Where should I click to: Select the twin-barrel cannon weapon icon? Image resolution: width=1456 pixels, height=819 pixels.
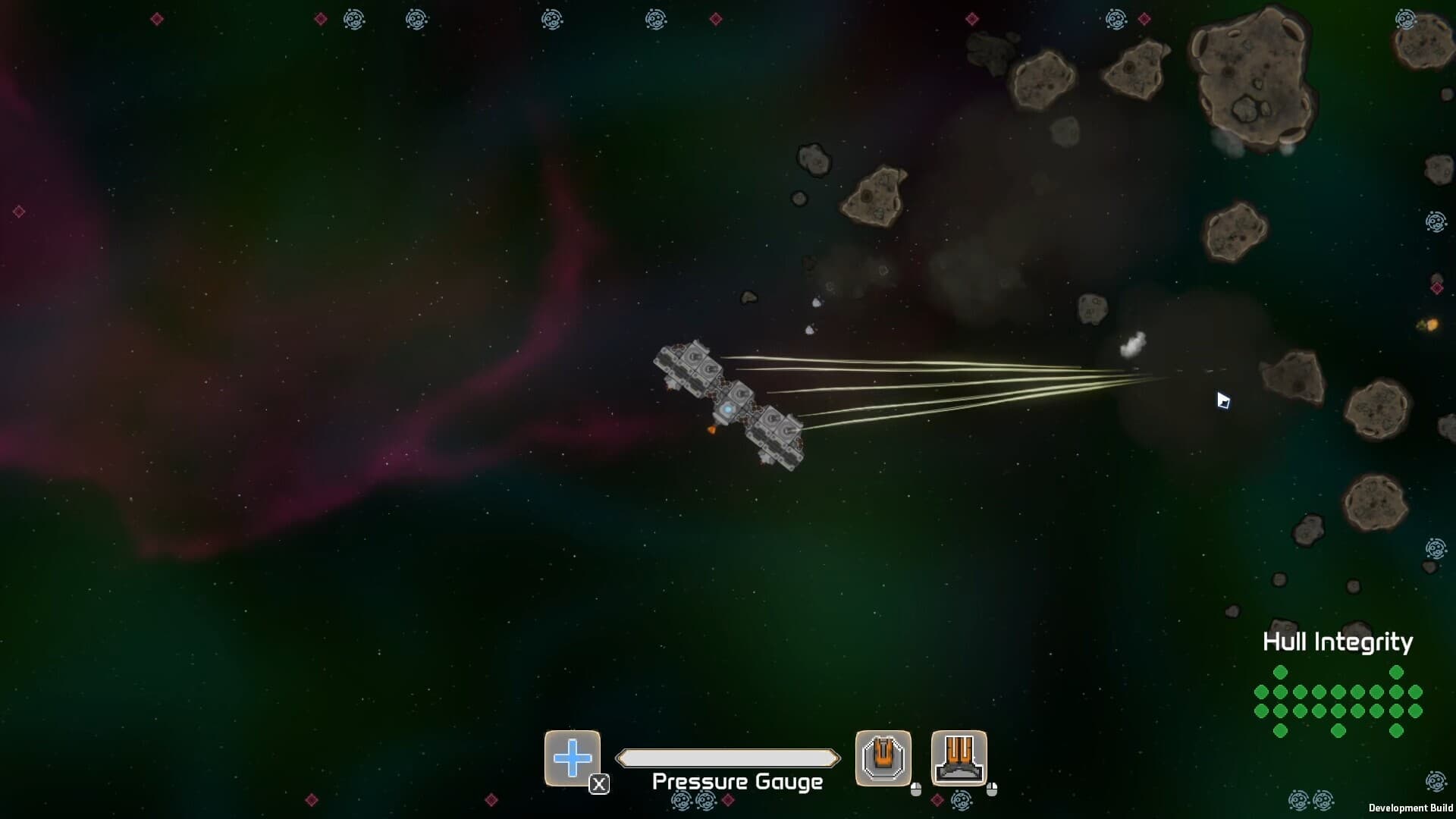point(959,758)
